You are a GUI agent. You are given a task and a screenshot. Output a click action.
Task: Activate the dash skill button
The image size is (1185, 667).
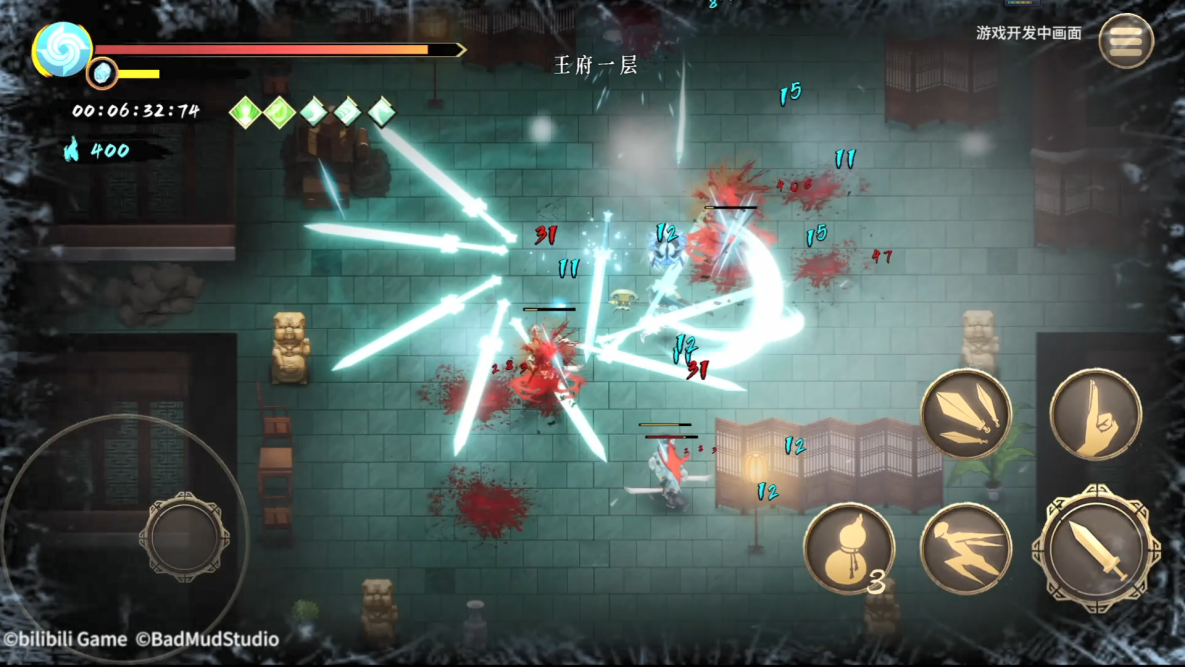(965, 548)
